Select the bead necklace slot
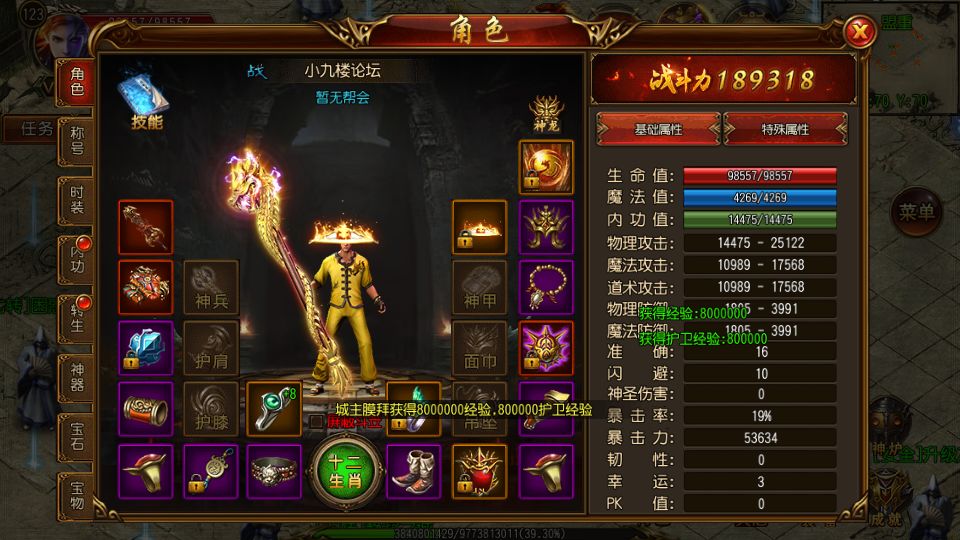This screenshot has width=960, height=540. pos(546,288)
